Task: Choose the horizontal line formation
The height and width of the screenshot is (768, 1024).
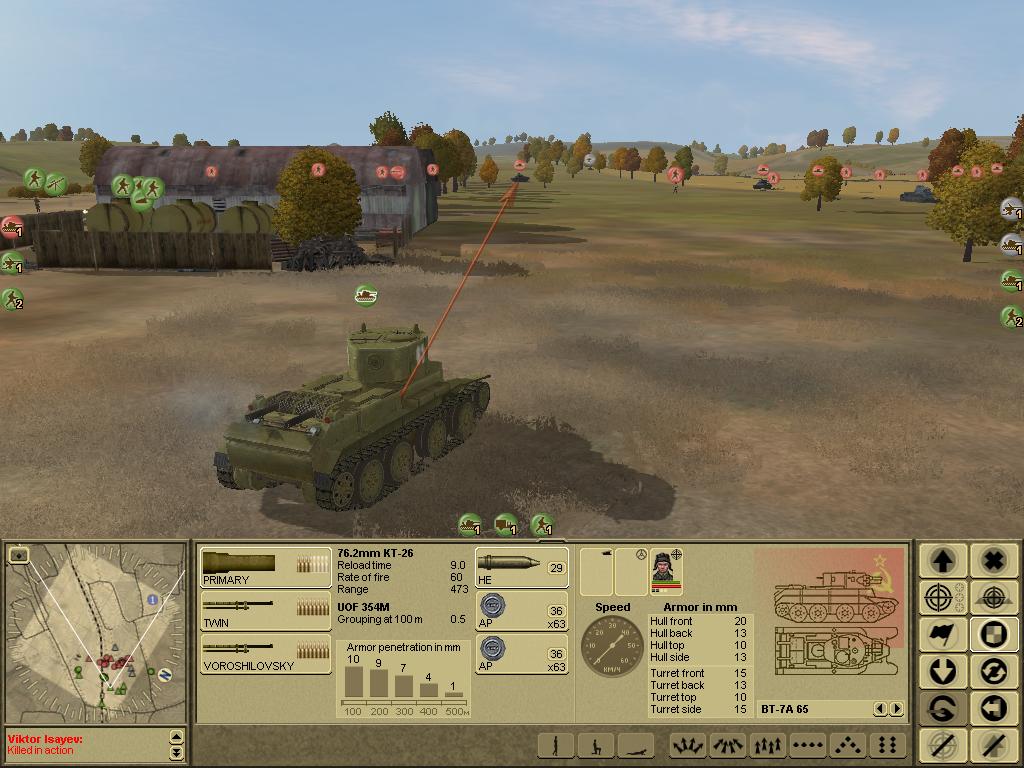Action: pyautogui.click(x=806, y=745)
